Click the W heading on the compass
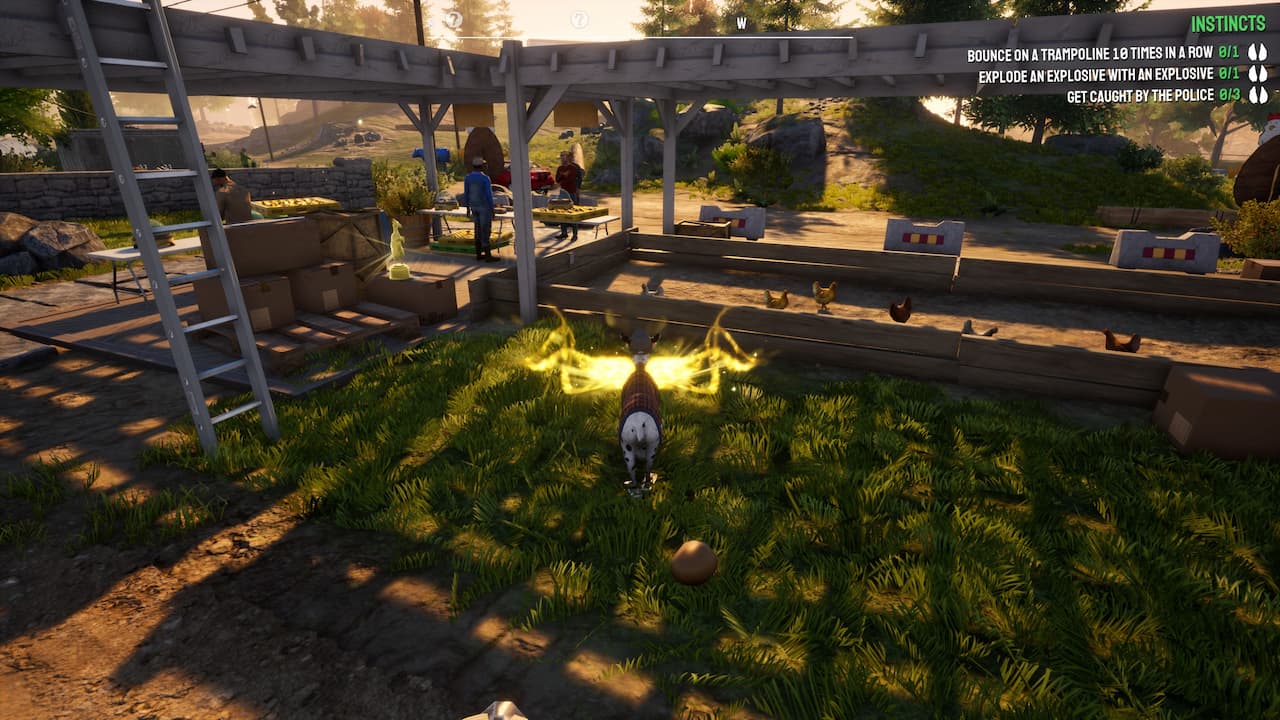Image resolution: width=1280 pixels, height=720 pixels. (741, 23)
